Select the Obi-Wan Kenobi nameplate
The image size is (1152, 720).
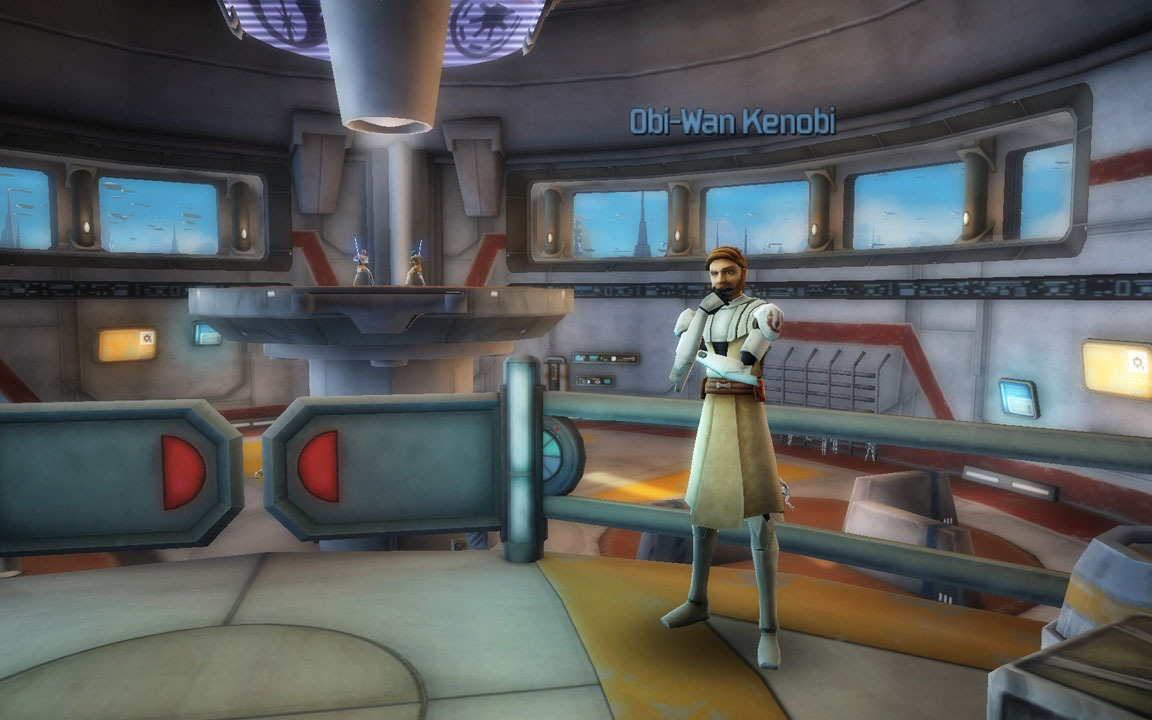tap(732, 122)
